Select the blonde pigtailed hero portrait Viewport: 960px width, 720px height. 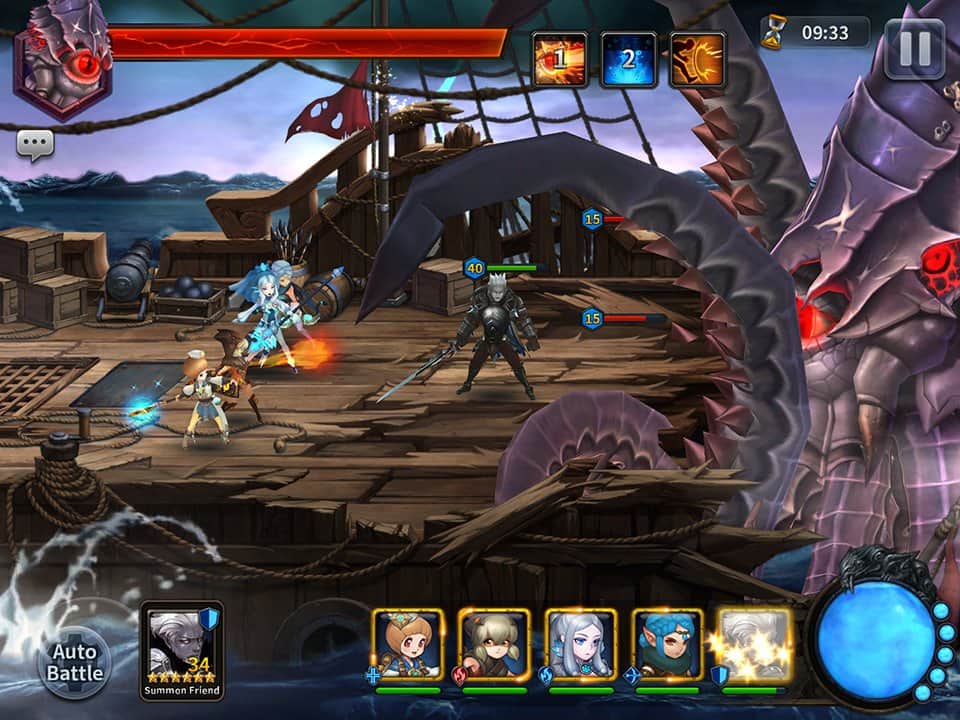point(494,645)
